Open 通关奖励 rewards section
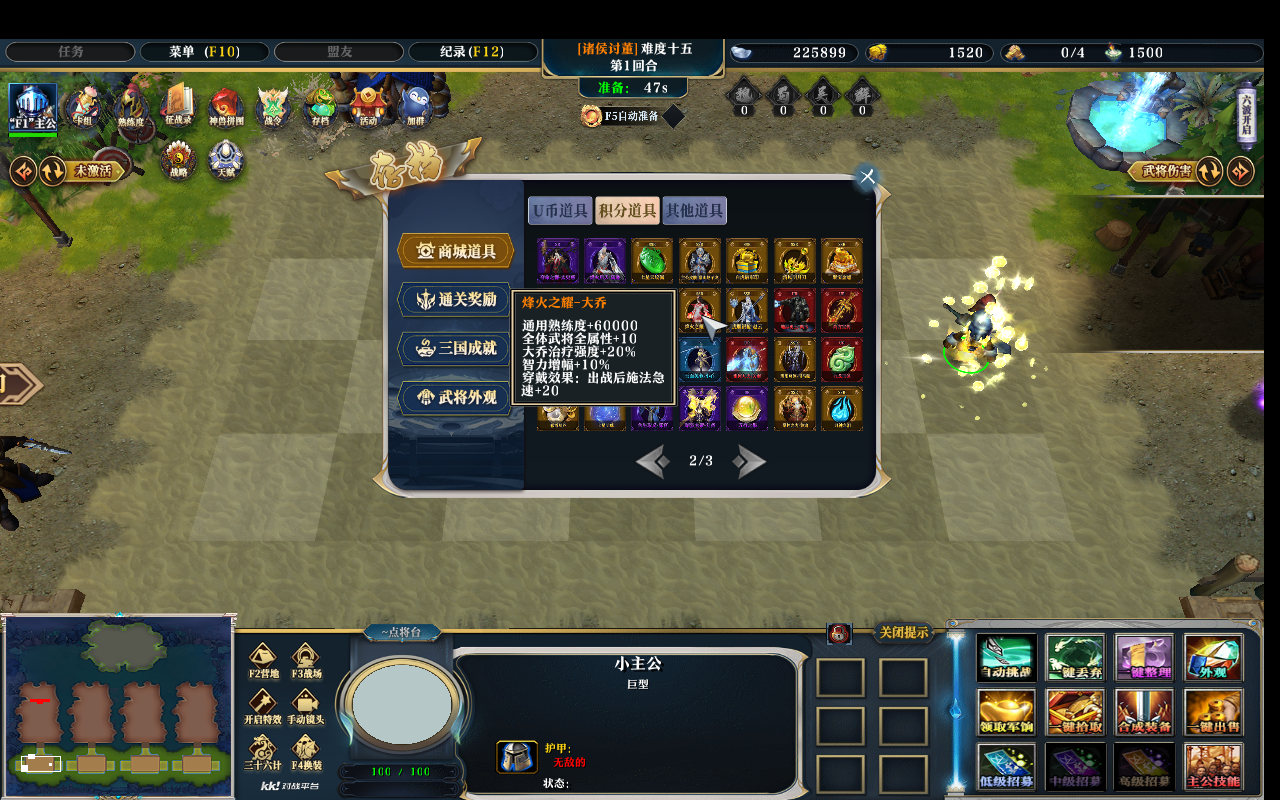 (x=455, y=300)
